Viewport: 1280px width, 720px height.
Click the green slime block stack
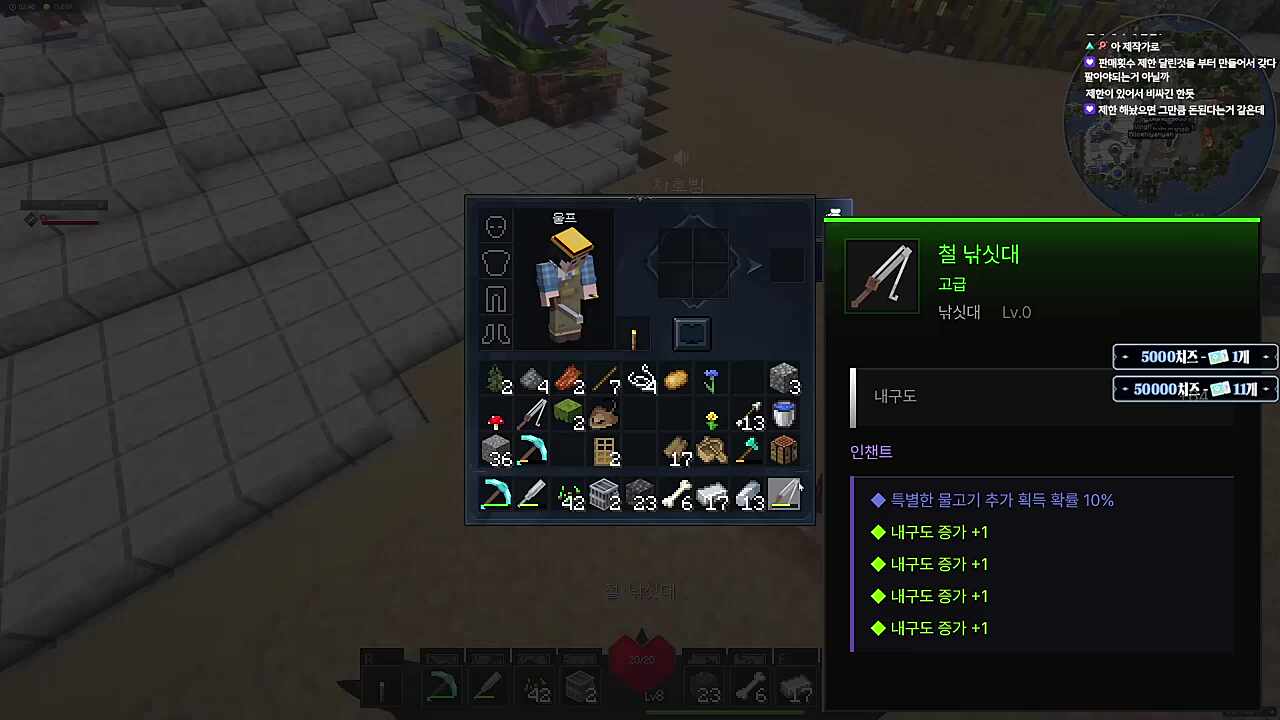[568, 416]
